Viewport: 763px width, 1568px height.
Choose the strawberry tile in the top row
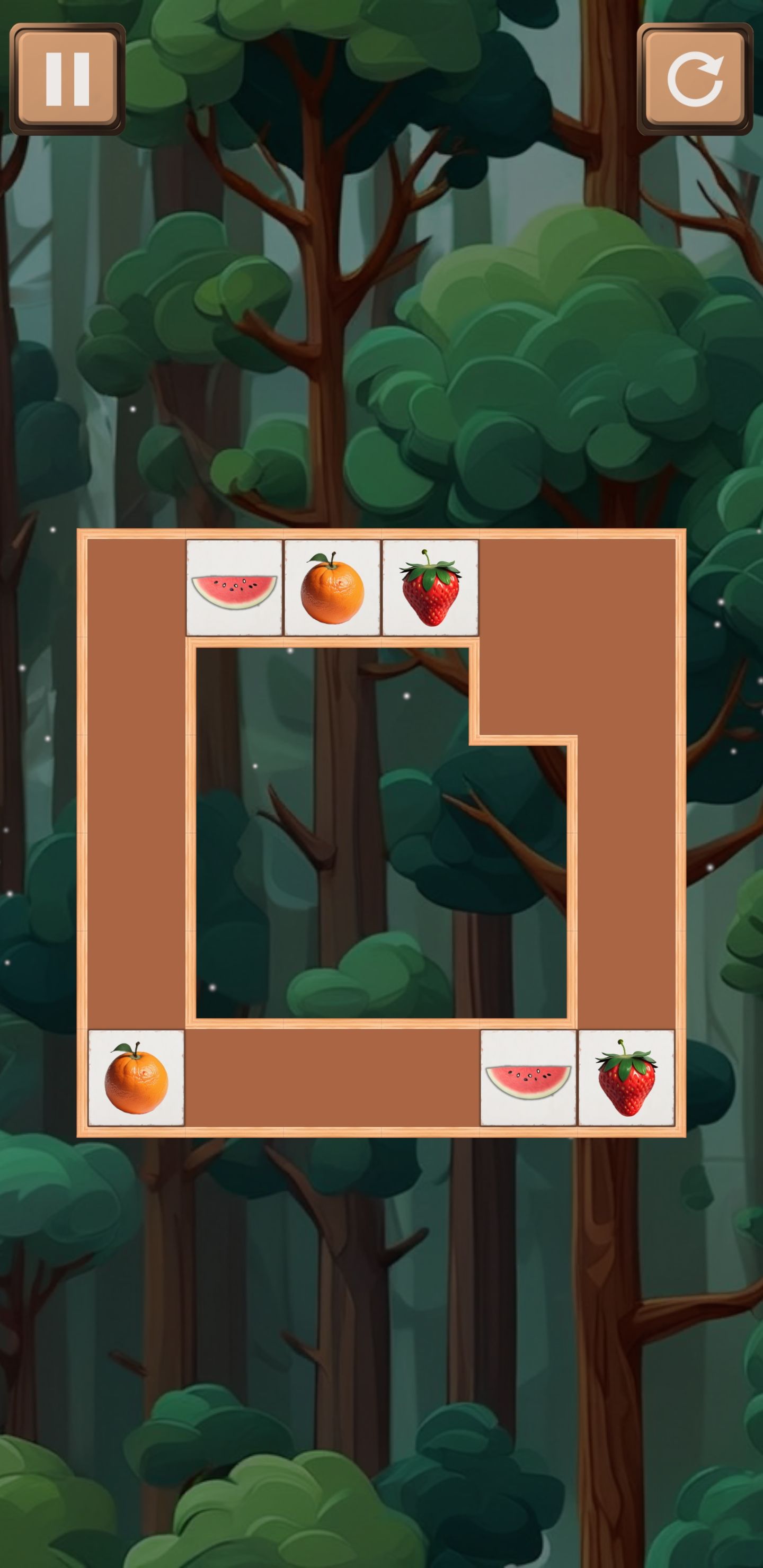[x=431, y=588]
